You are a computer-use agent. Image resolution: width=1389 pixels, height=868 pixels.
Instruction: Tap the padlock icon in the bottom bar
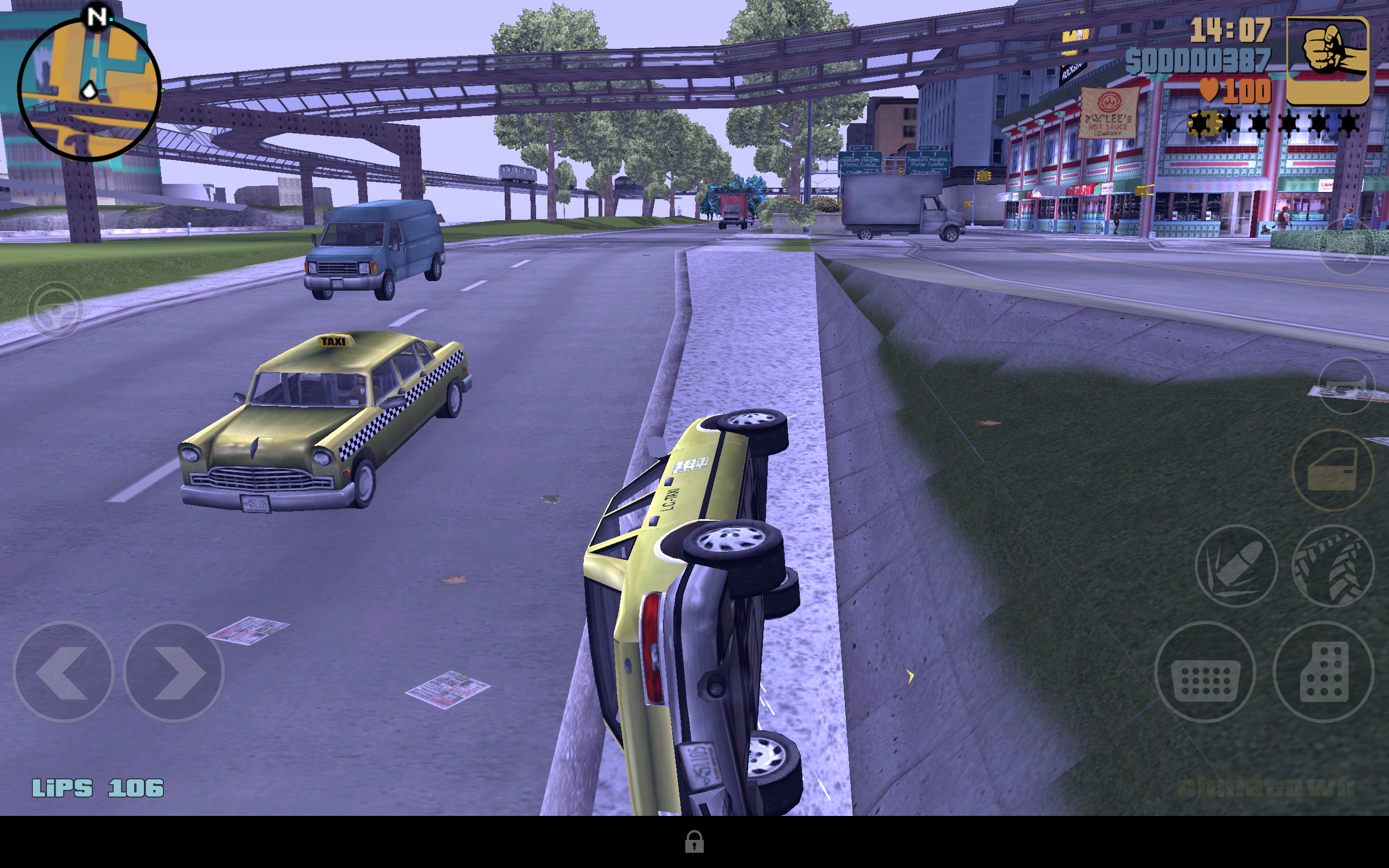click(694, 841)
